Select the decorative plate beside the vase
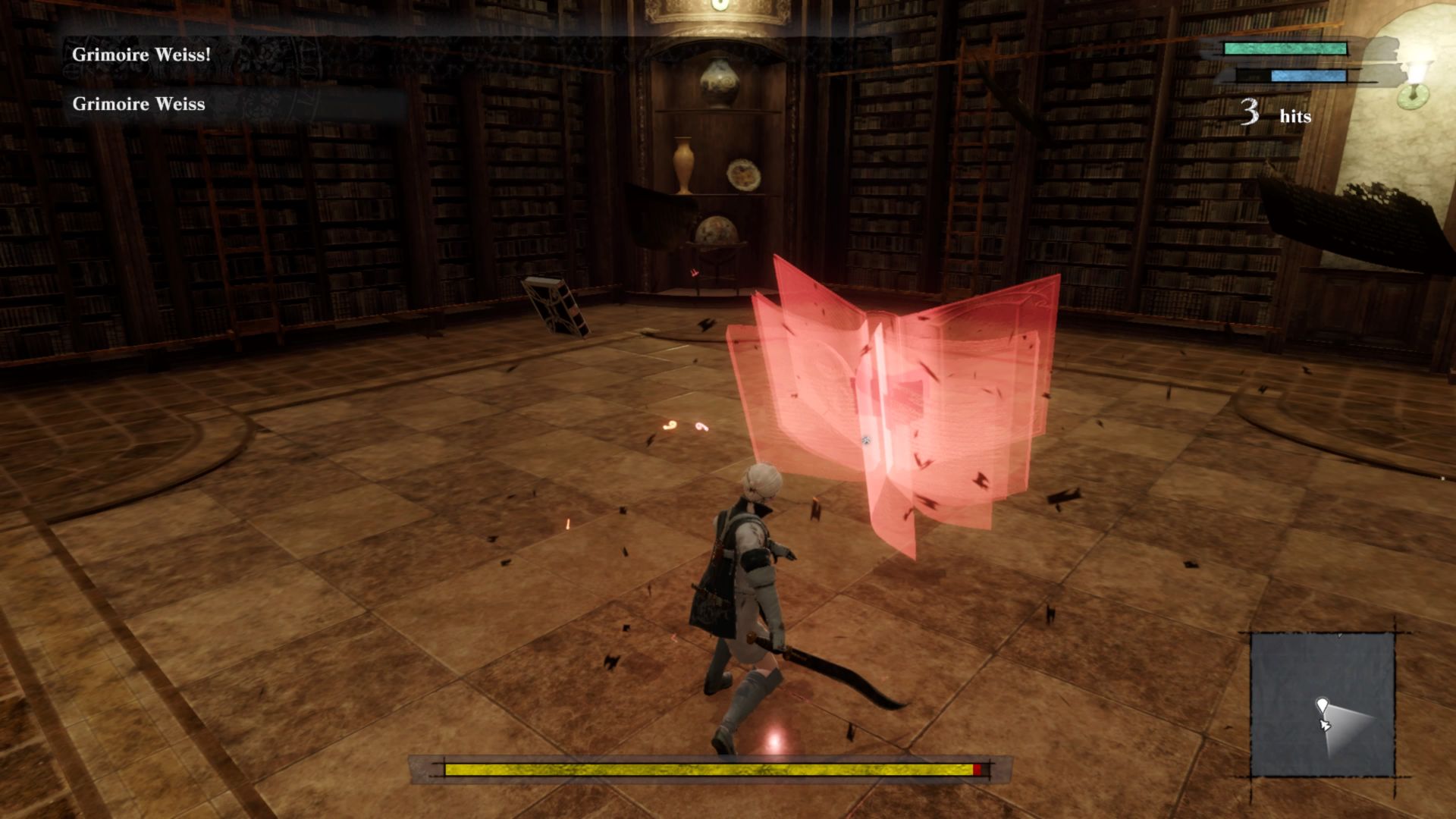1456x819 pixels. click(x=744, y=174)
